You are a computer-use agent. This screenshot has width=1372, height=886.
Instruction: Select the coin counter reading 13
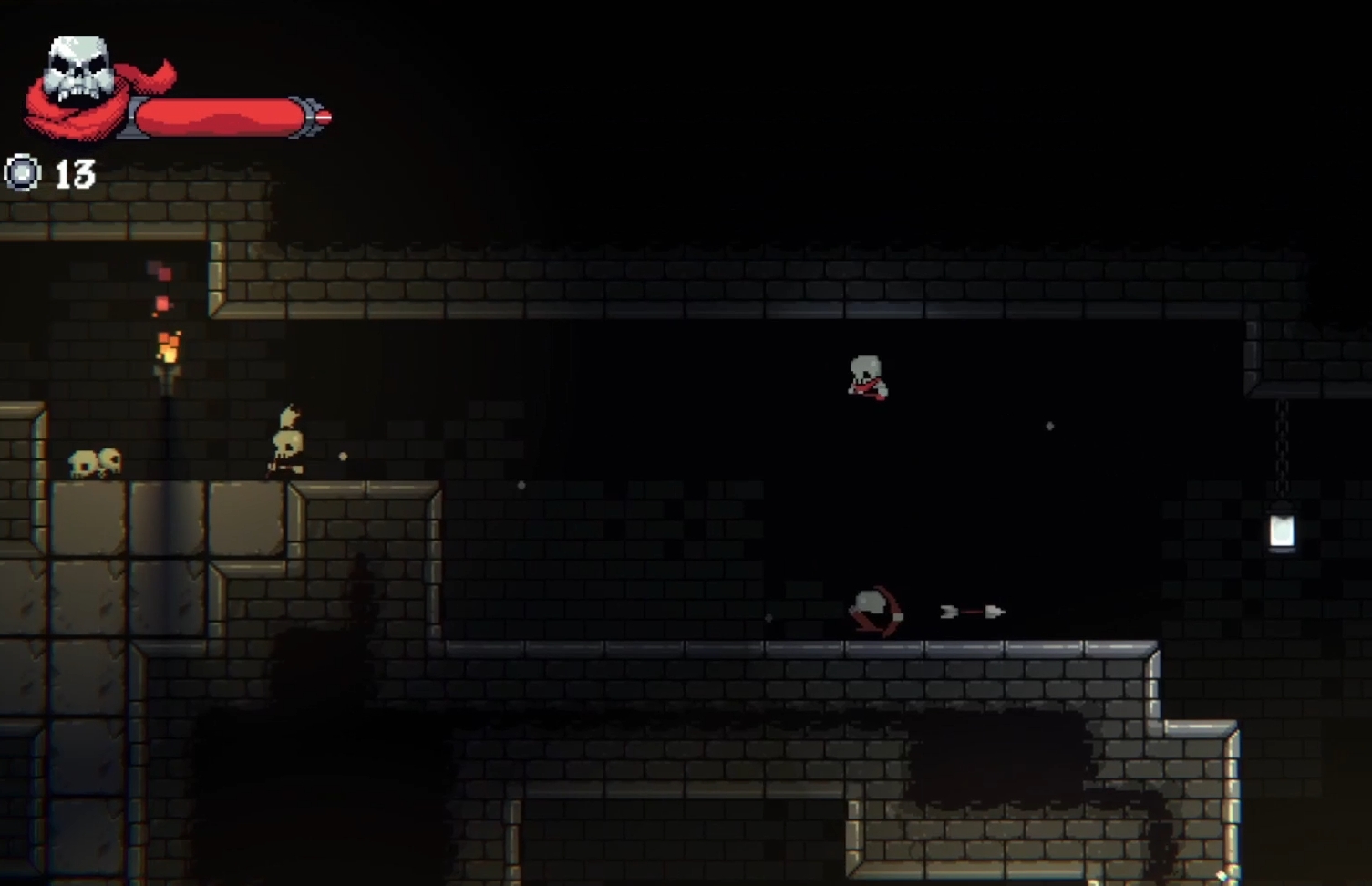click(75, 170)
